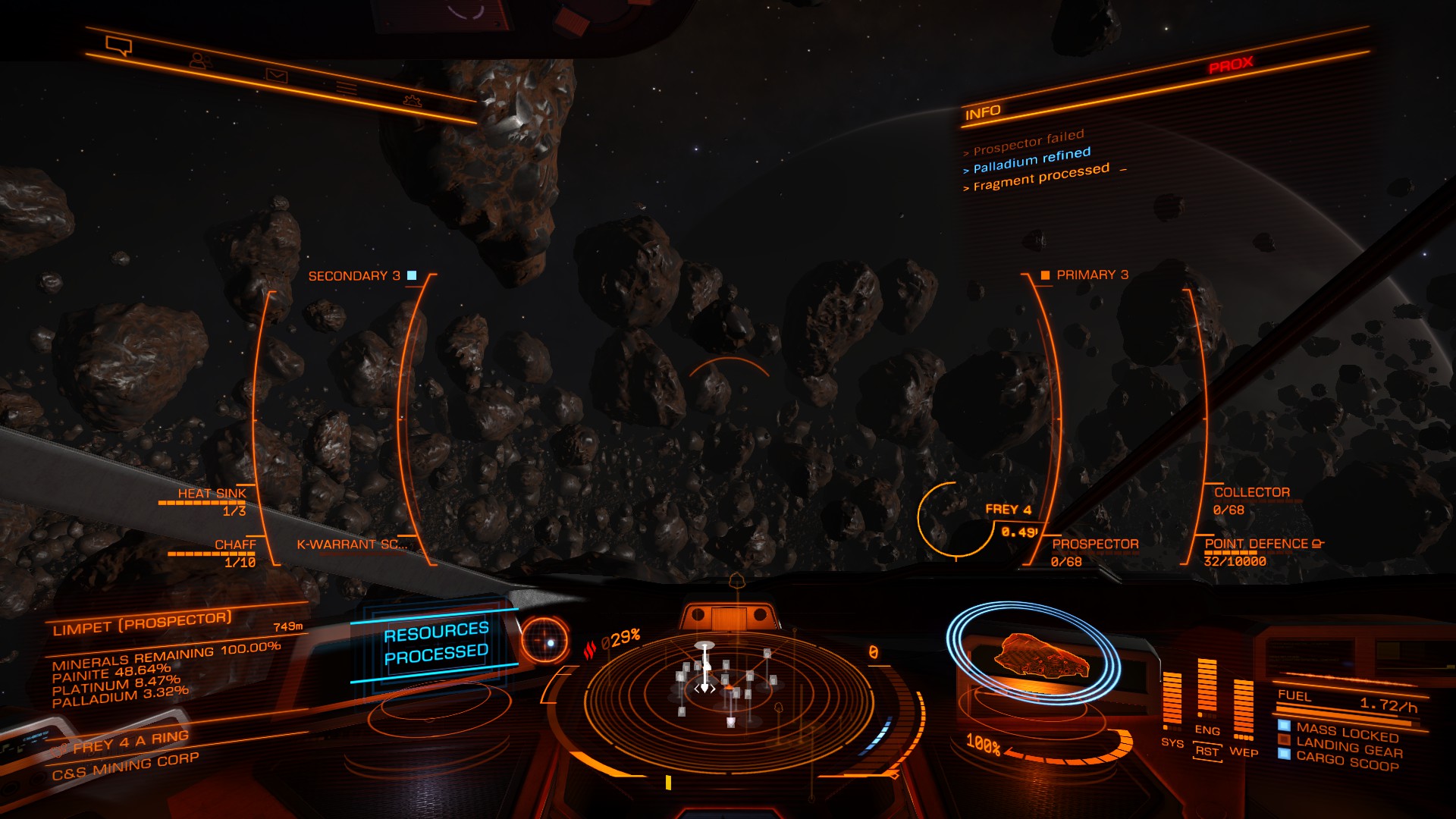The width and height of the screenshot is (1456, 819).
Task: Switch to the friends contacts tab
Action: (198, 61)
